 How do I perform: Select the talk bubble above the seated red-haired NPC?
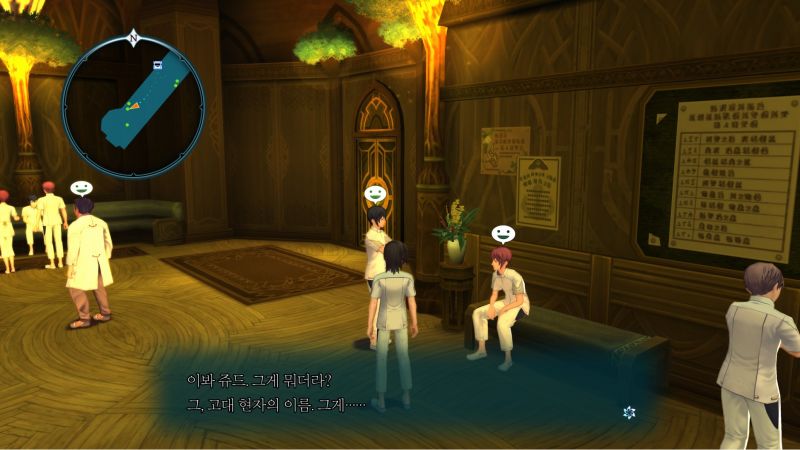pyautogui.click(x=503, y=233)
